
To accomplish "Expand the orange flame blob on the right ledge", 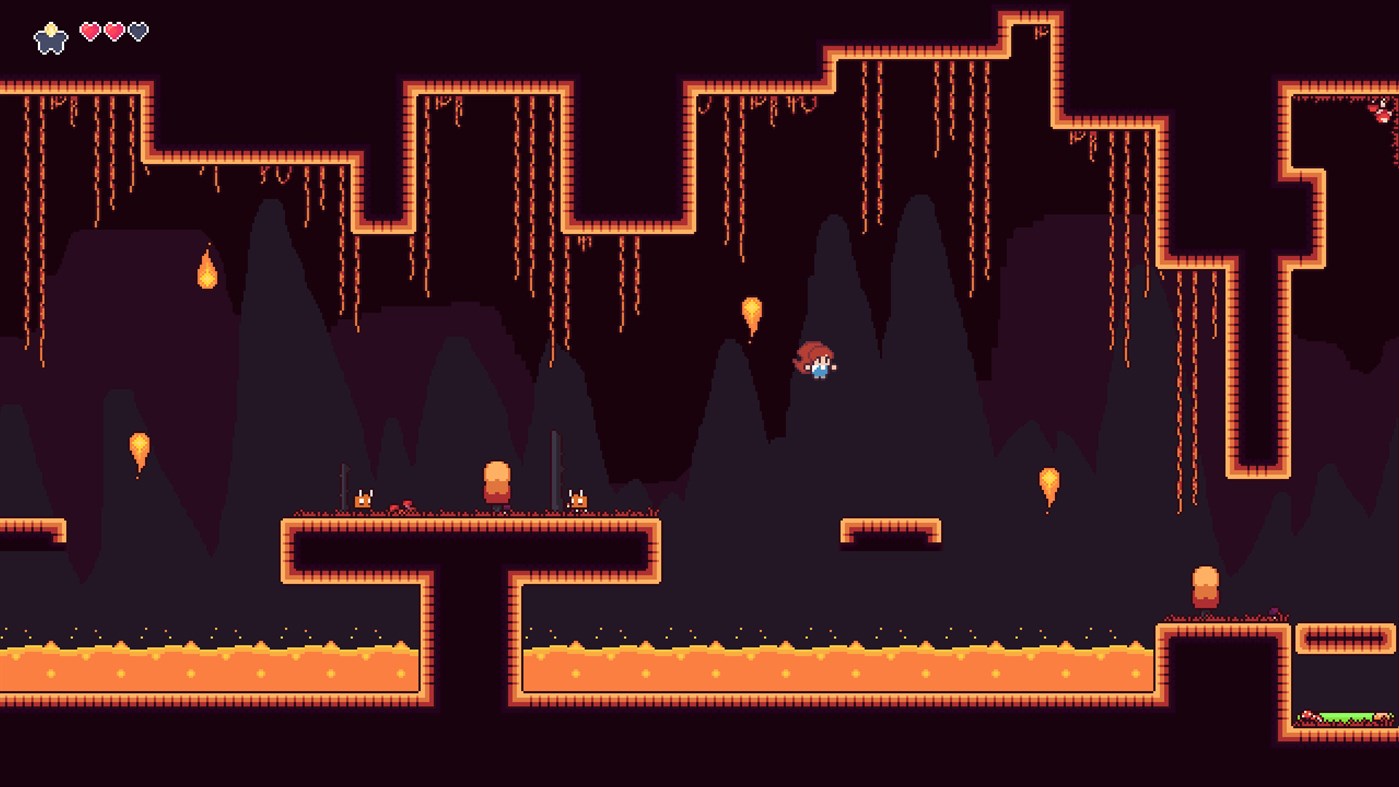I will point(1203,586).
